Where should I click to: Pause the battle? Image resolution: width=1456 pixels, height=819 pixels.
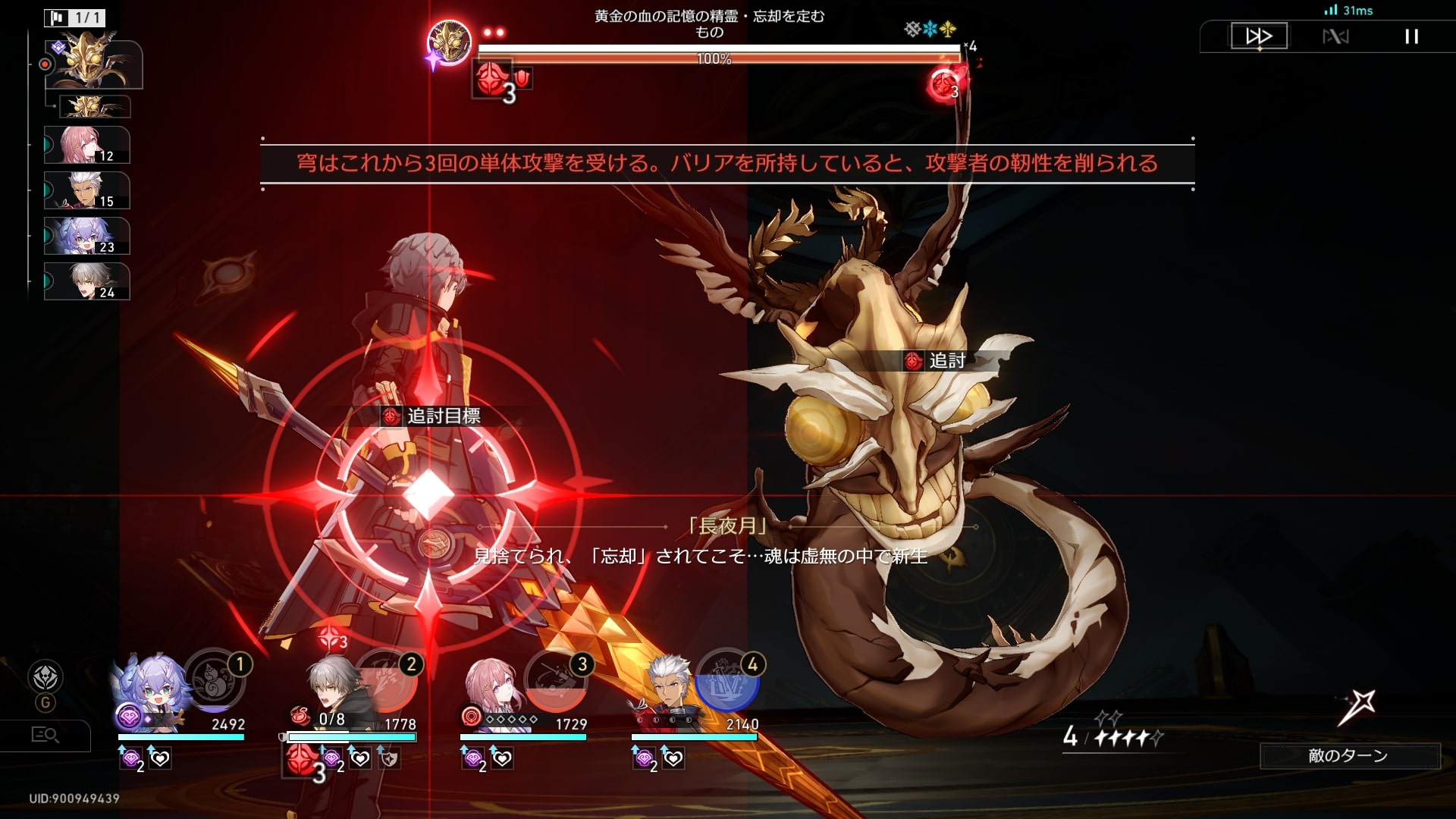pos(1411,36)
